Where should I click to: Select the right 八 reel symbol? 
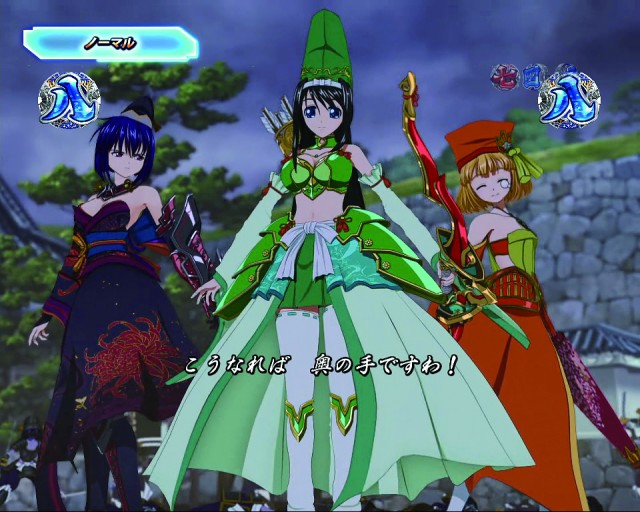click(x=568, y=96)
